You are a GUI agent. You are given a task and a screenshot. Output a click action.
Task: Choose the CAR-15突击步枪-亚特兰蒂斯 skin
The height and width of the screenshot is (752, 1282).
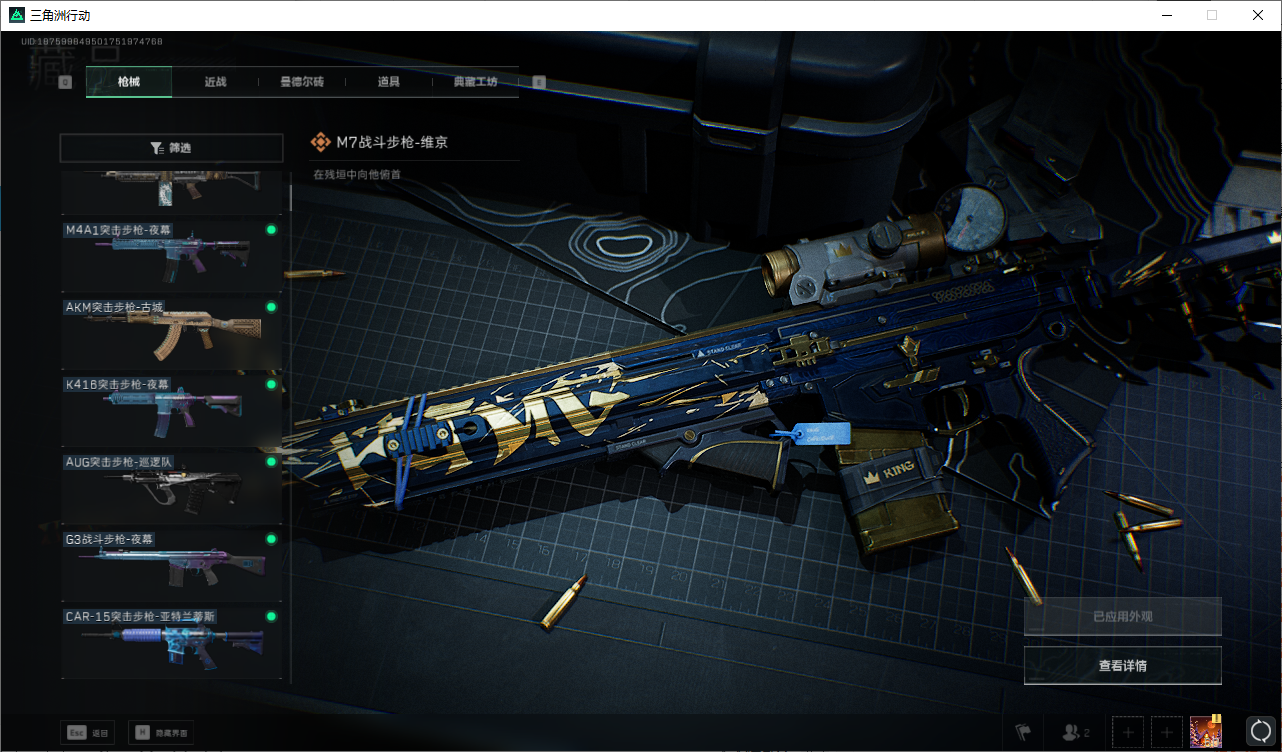(171, 643)
